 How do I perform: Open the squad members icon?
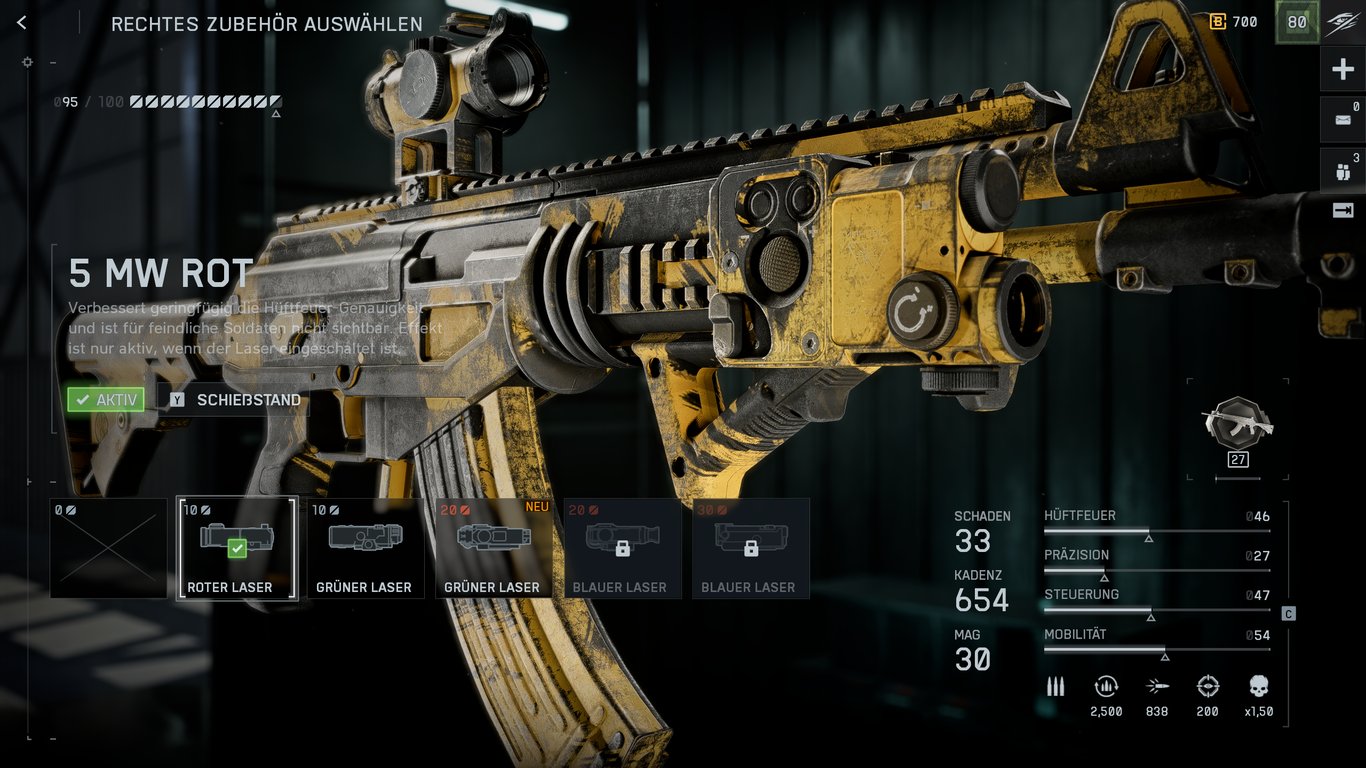[x=1342, y=168]
